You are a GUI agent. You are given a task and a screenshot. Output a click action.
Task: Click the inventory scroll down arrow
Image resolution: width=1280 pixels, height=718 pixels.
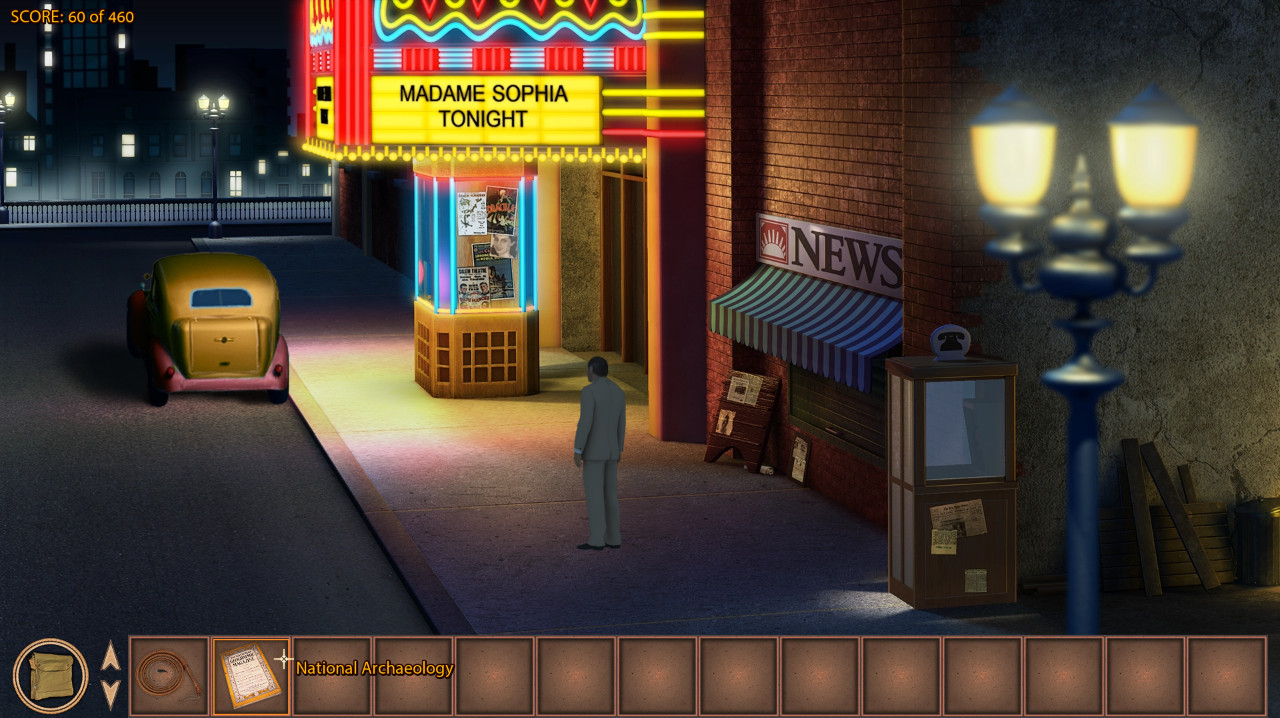[111, 693]
